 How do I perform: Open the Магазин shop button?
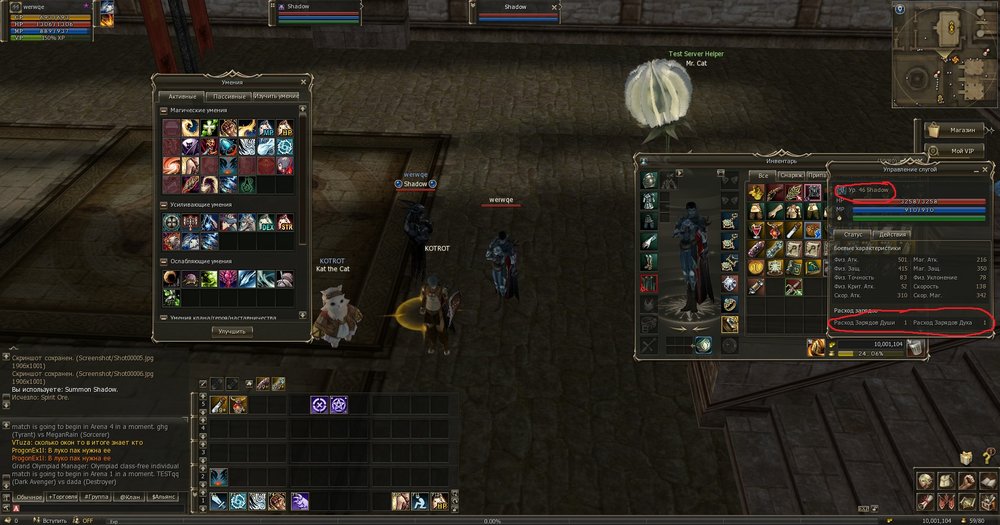(956, 129)
